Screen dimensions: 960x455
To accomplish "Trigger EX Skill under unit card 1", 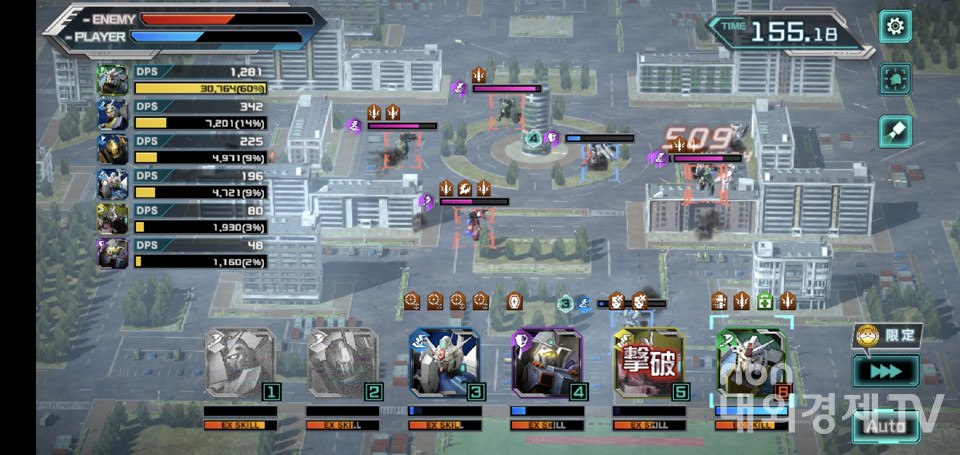I will [x=241, y=425].
